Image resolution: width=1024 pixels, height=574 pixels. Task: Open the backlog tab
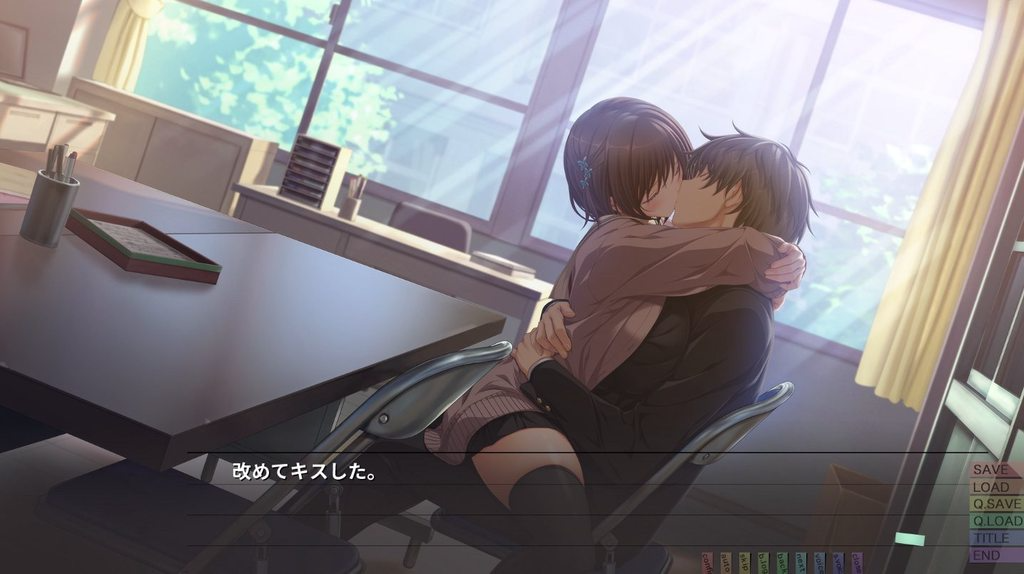[x=763, y=562]
